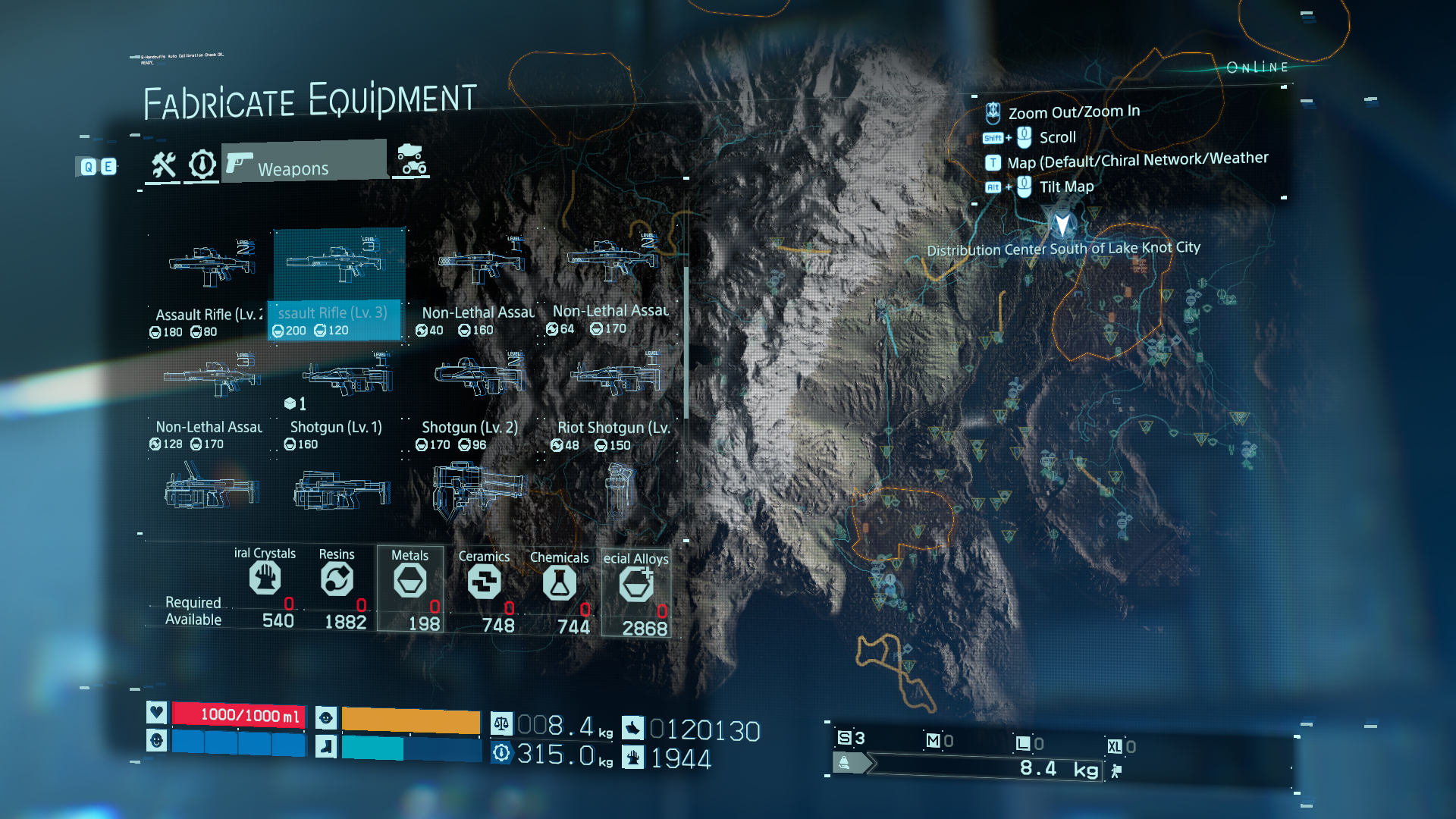Click the weapon list scrollbar

pyautogui.click(x=686, y=341)
